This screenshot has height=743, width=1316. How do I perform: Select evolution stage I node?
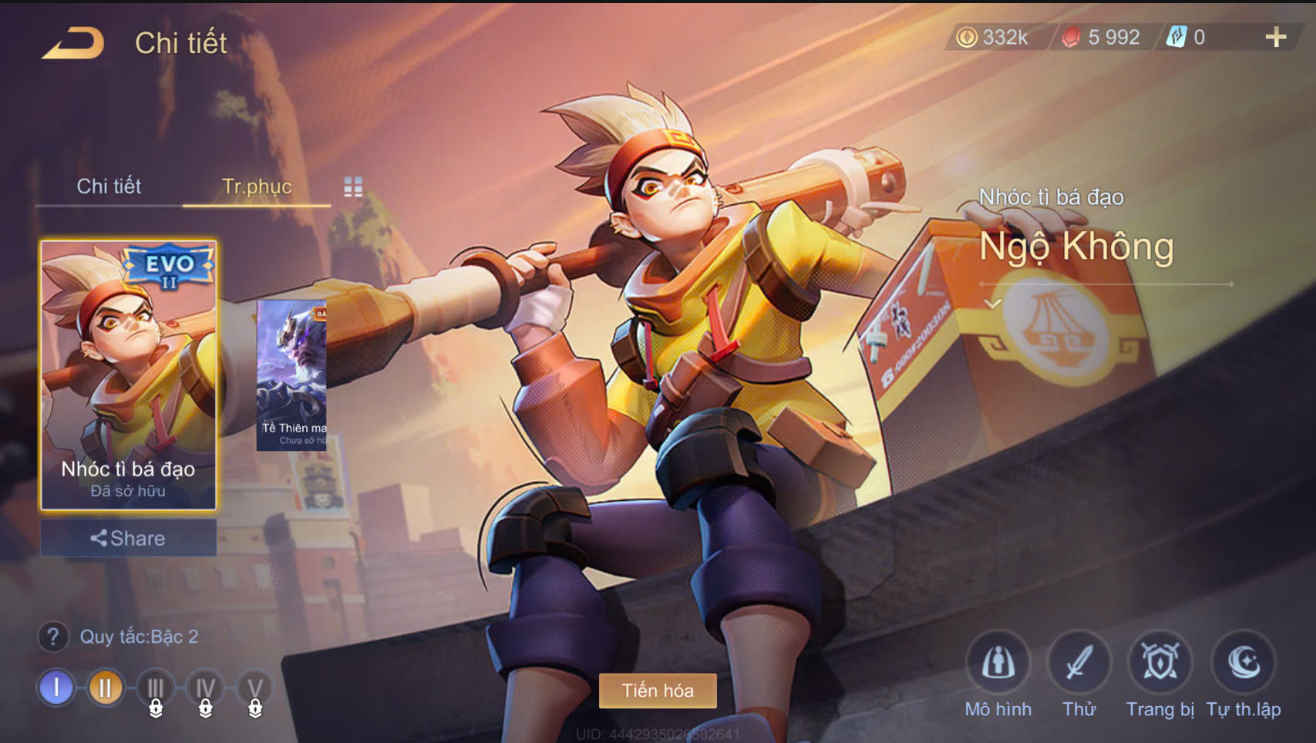pyautogui.click(x=57, y=688)
